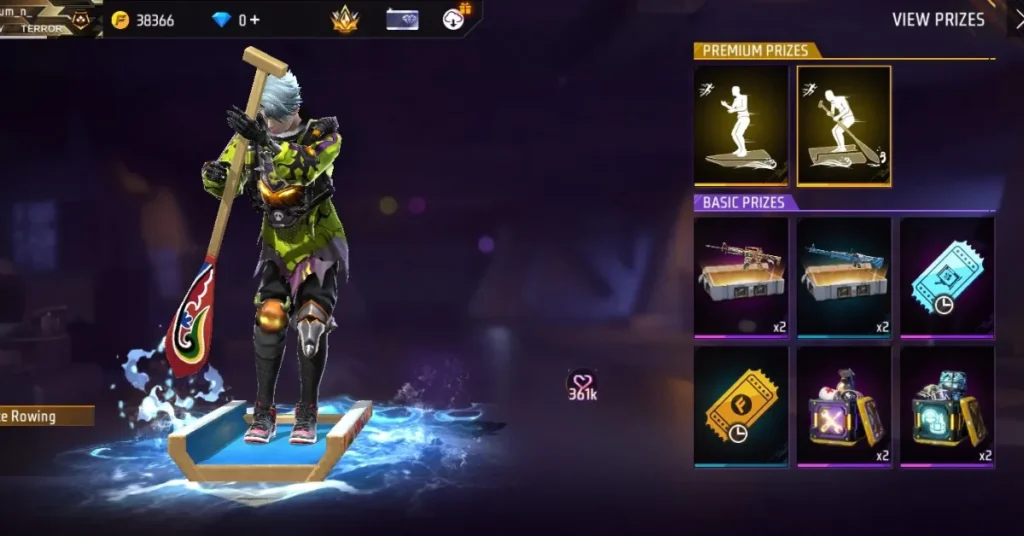The height and width of the screenshot is (536, 1024).
Task: Add diamonds with the plus button
Action: (255, 20)
